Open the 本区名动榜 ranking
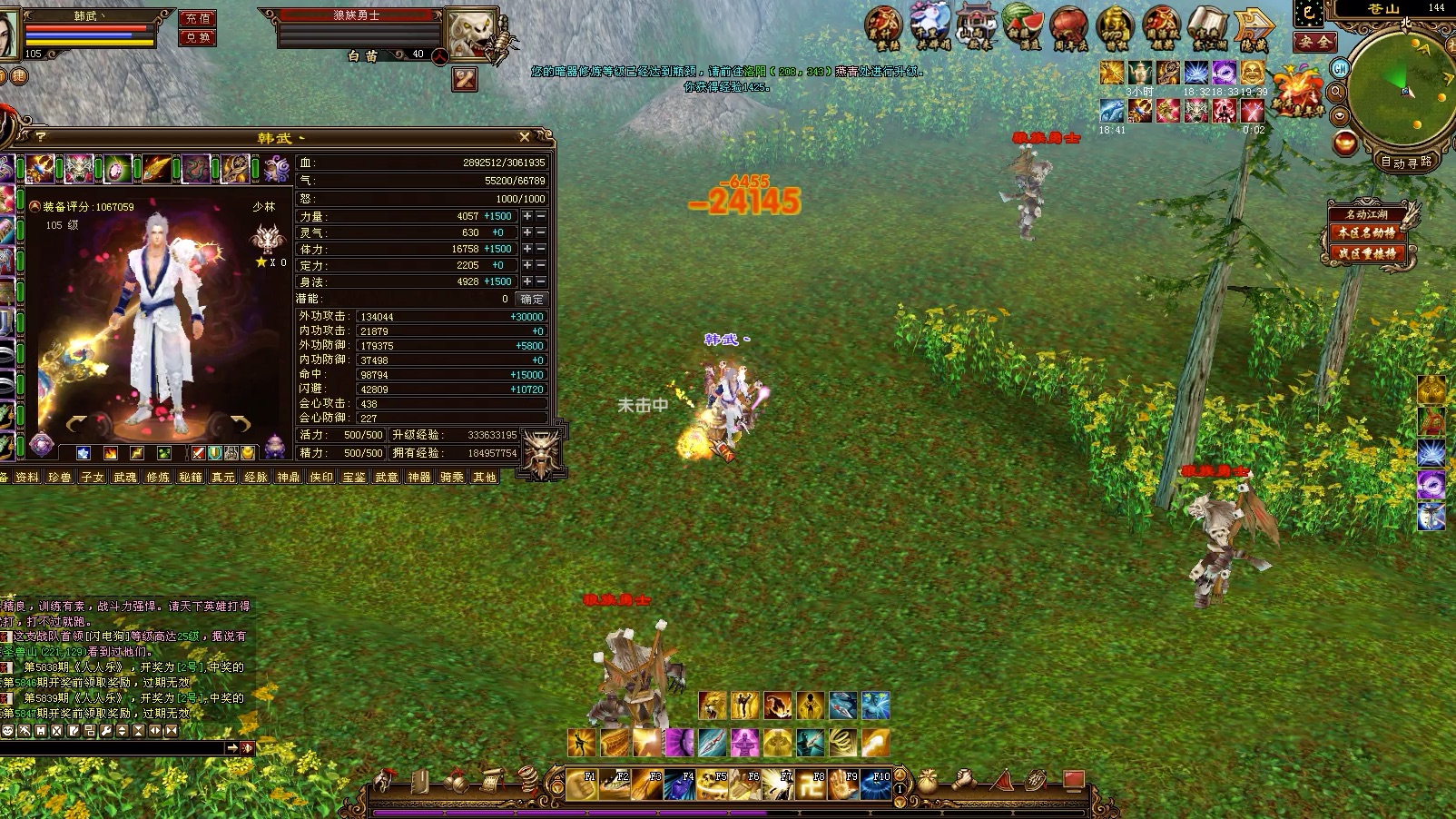The width and height of the screenshot is (1456, 819). coord(1365,232)
